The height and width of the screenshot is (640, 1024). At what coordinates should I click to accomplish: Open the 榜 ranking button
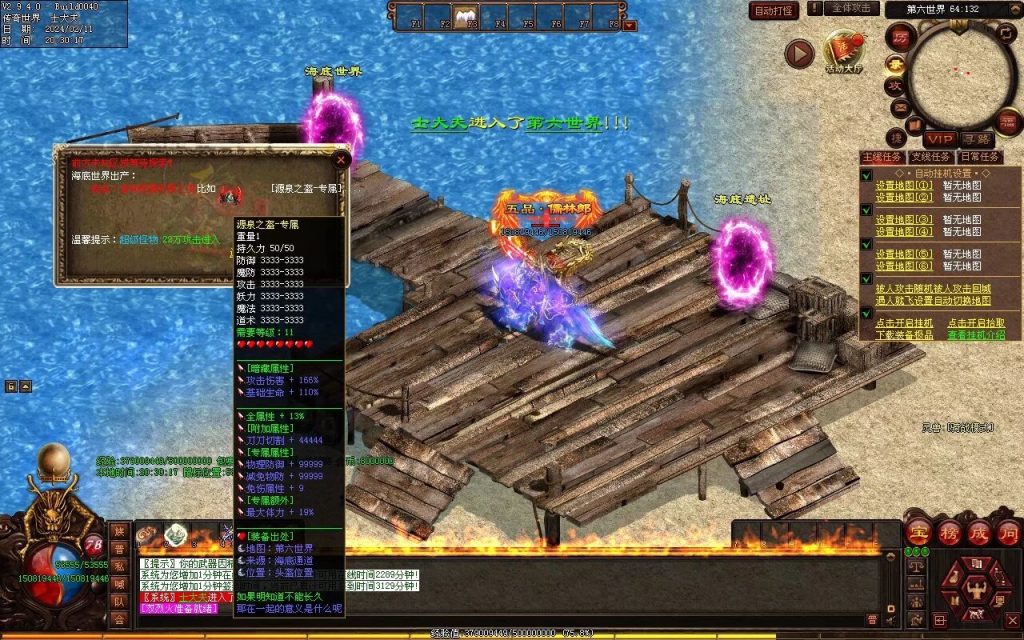point(949,533)
